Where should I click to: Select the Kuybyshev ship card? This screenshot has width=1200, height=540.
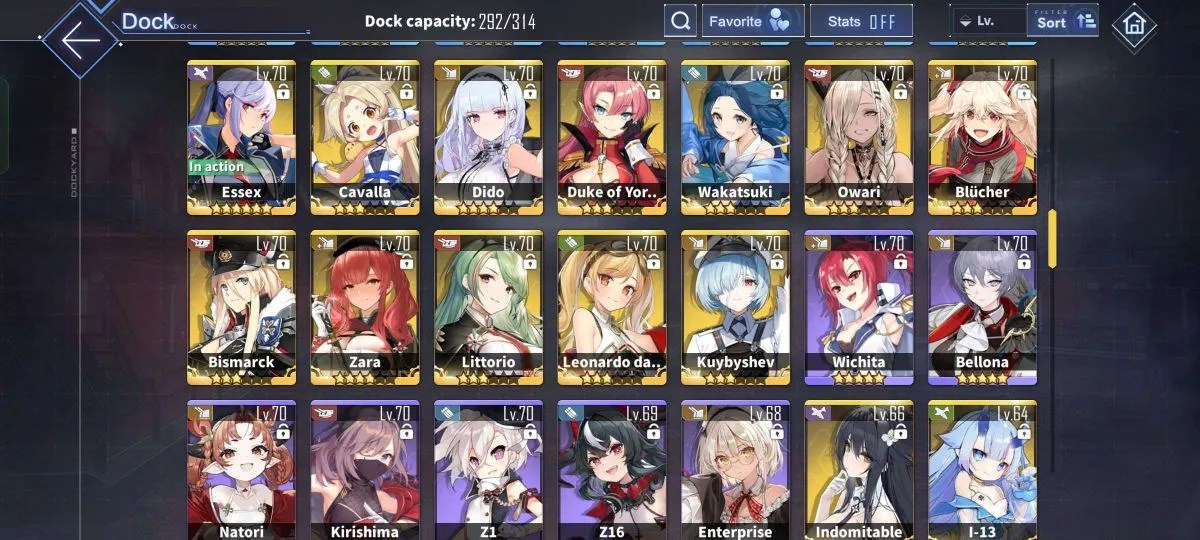coord(735,305)
